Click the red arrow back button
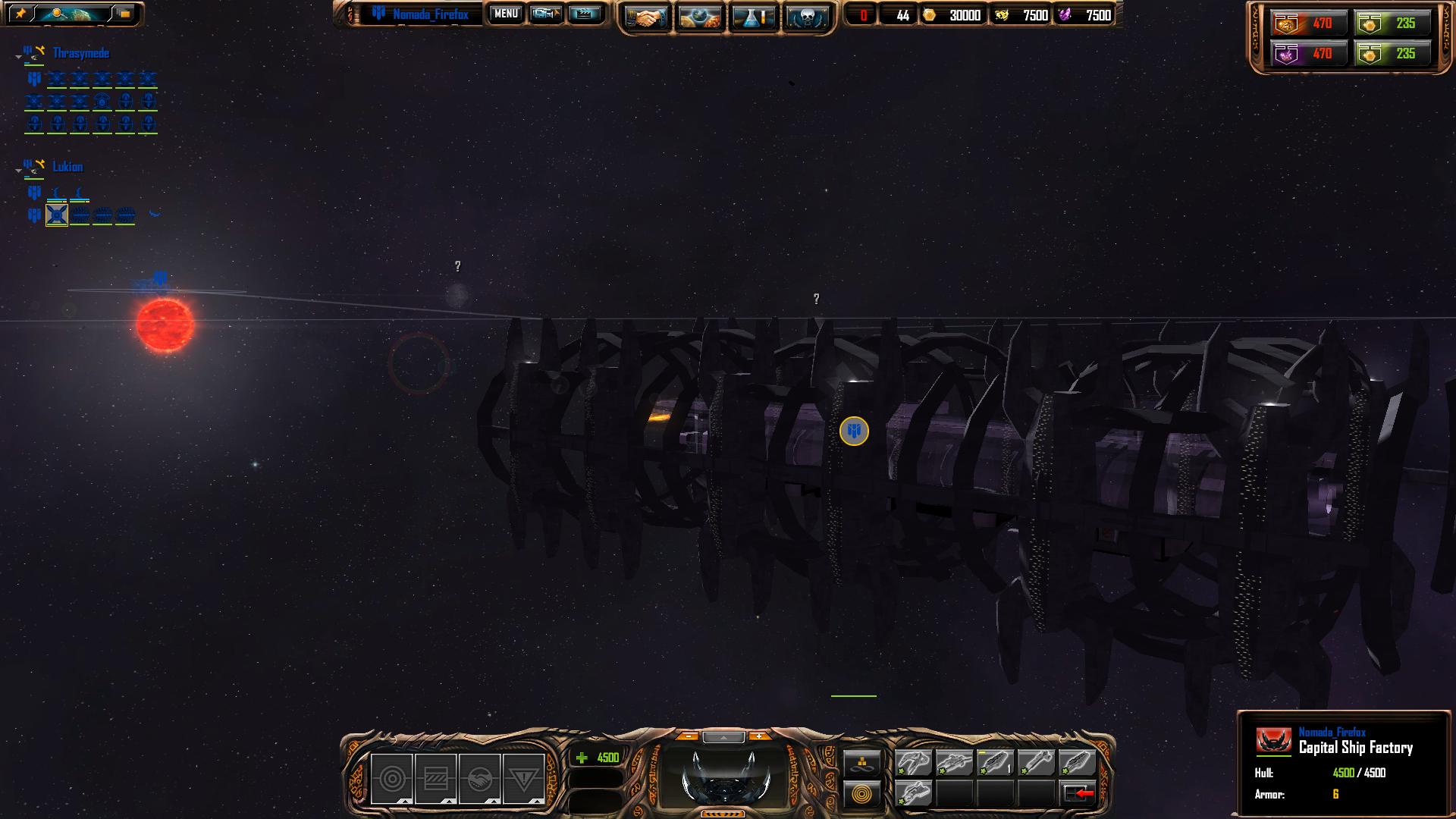Image resolution: width=1456 pixels, height=819 pixels. [x=1078, y=794]
